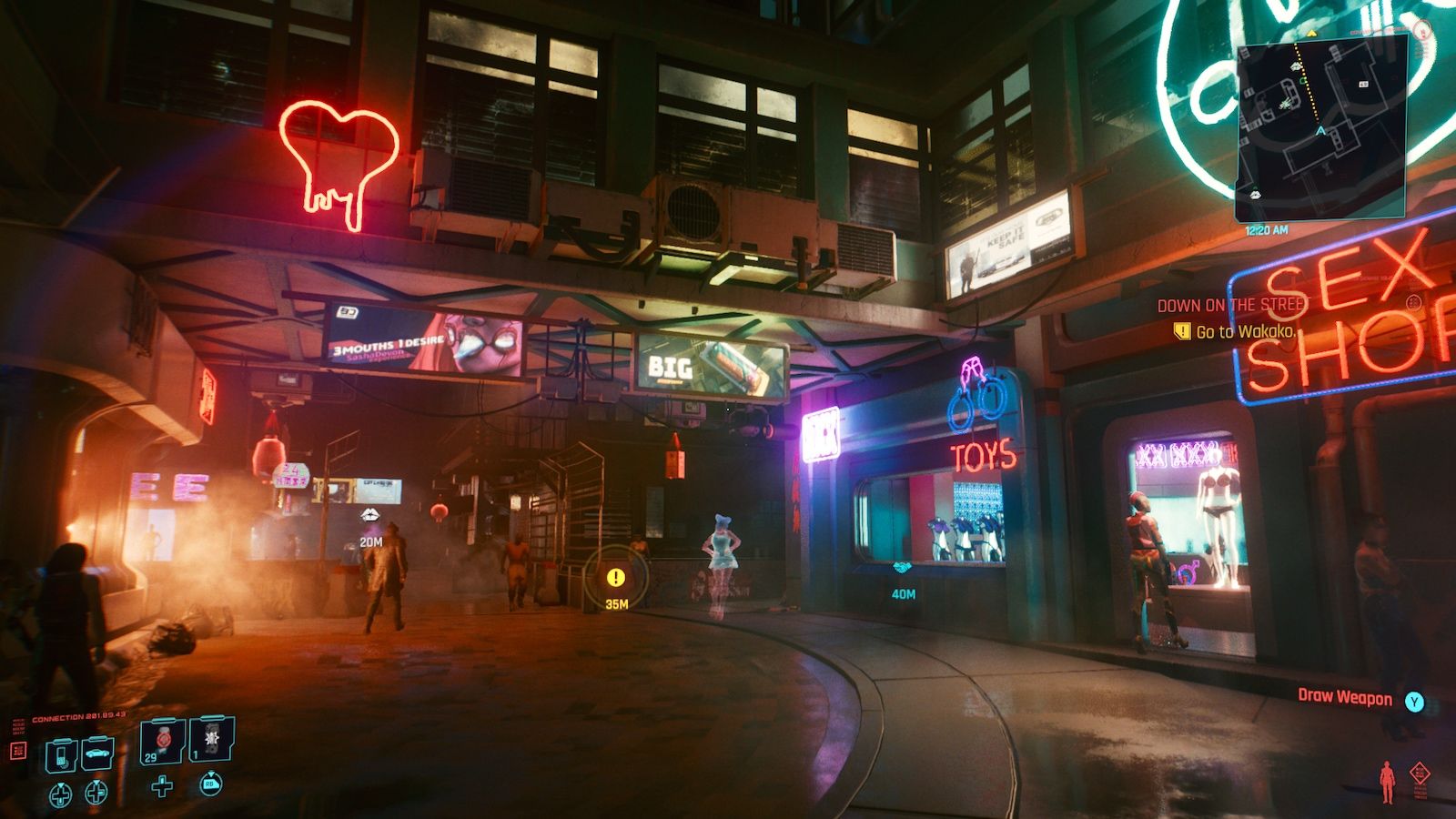Select the vehicle call car icon
The height and width of the screenshot is (819, 1456).
97,753
